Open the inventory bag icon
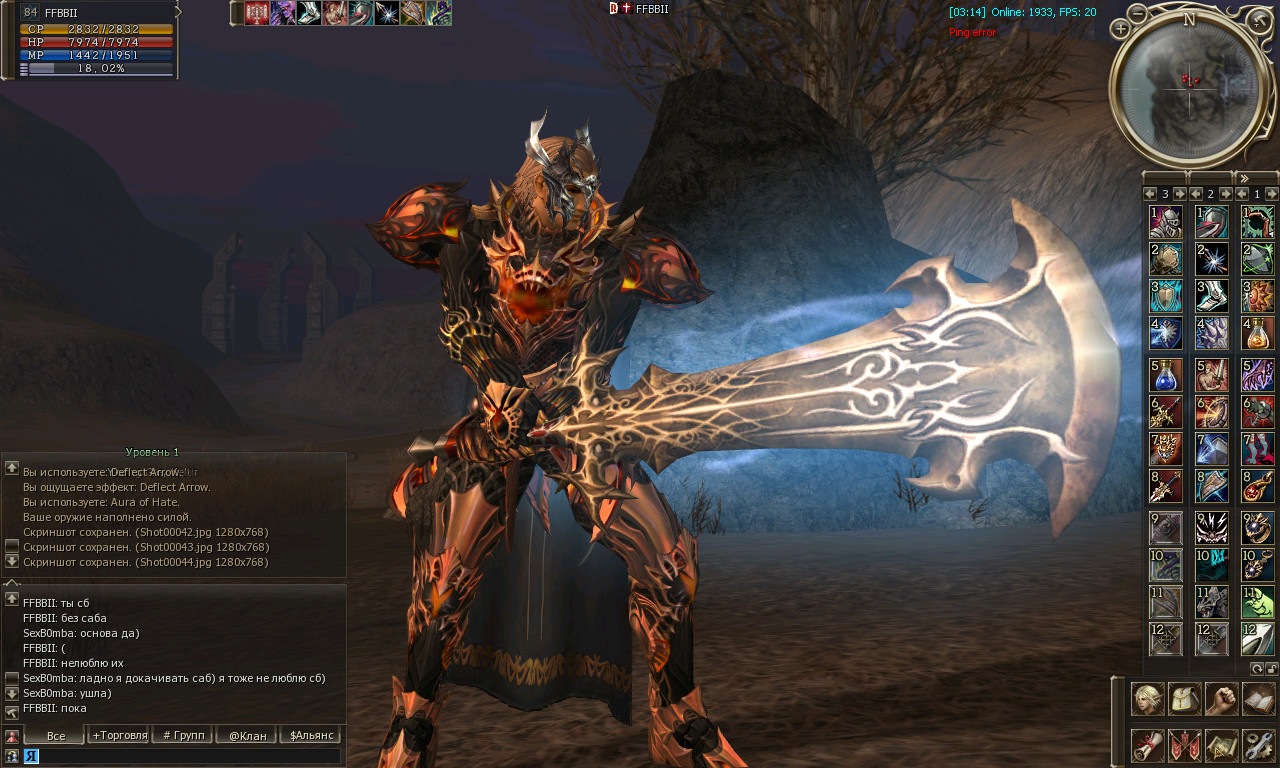 (1185, 699)
